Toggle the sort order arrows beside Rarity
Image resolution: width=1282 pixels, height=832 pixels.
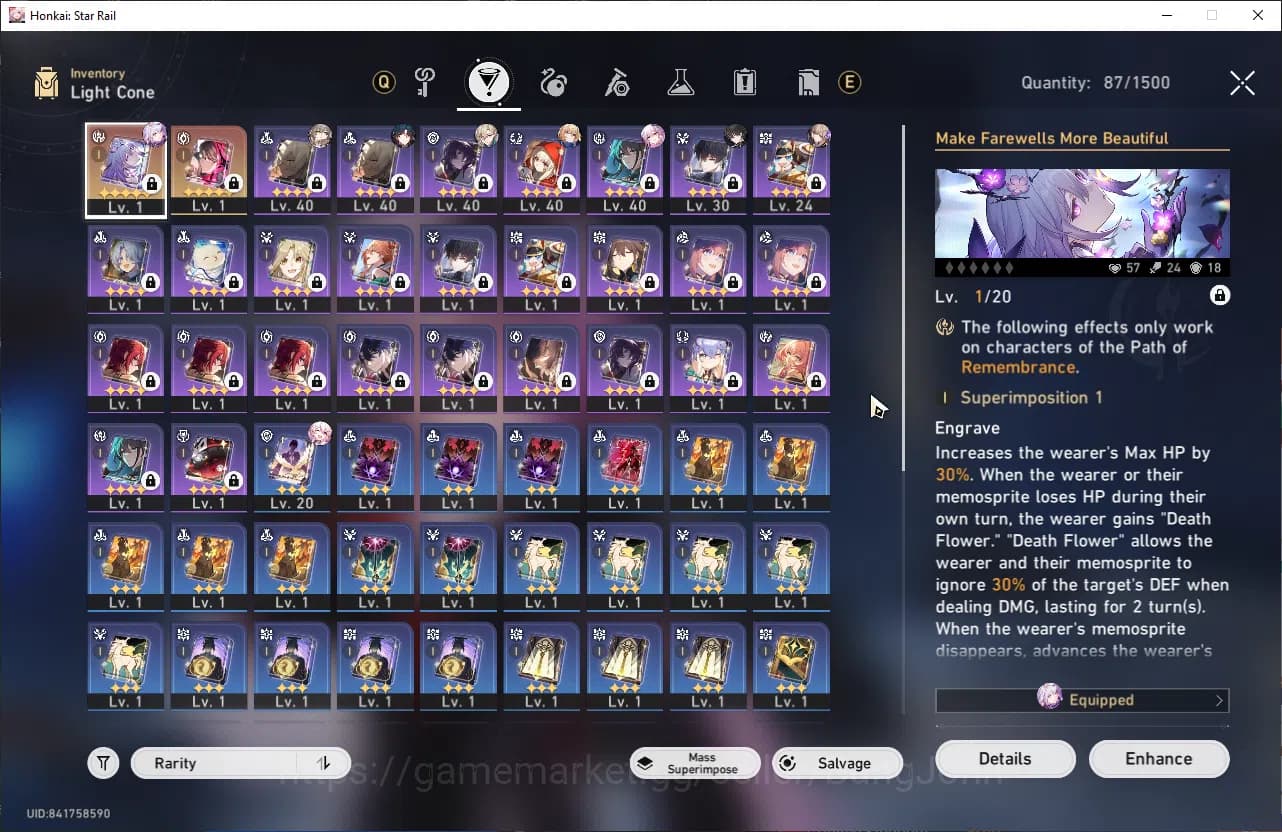pos(323,762)
